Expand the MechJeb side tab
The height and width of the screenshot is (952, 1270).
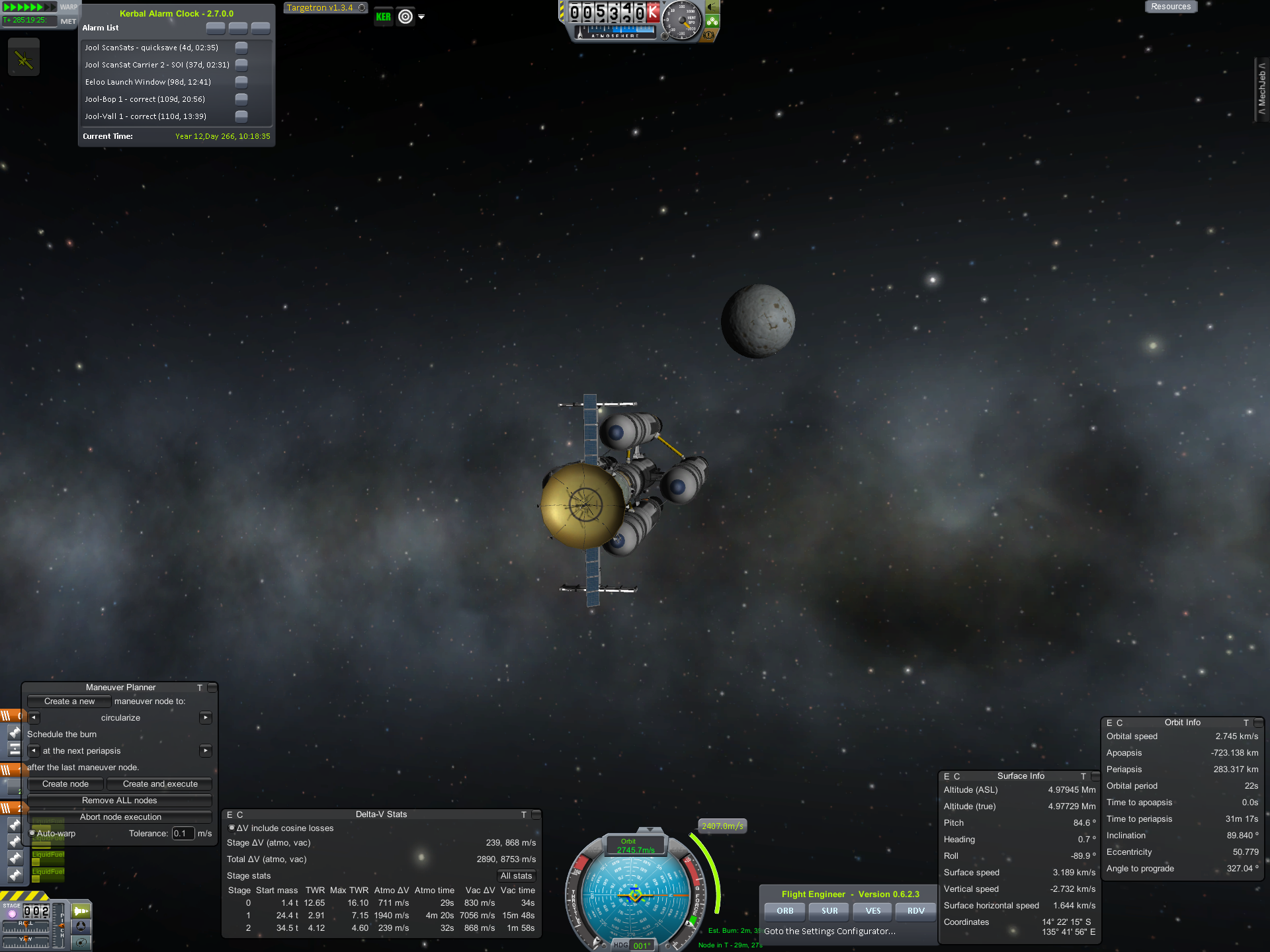click(1262, 89)
